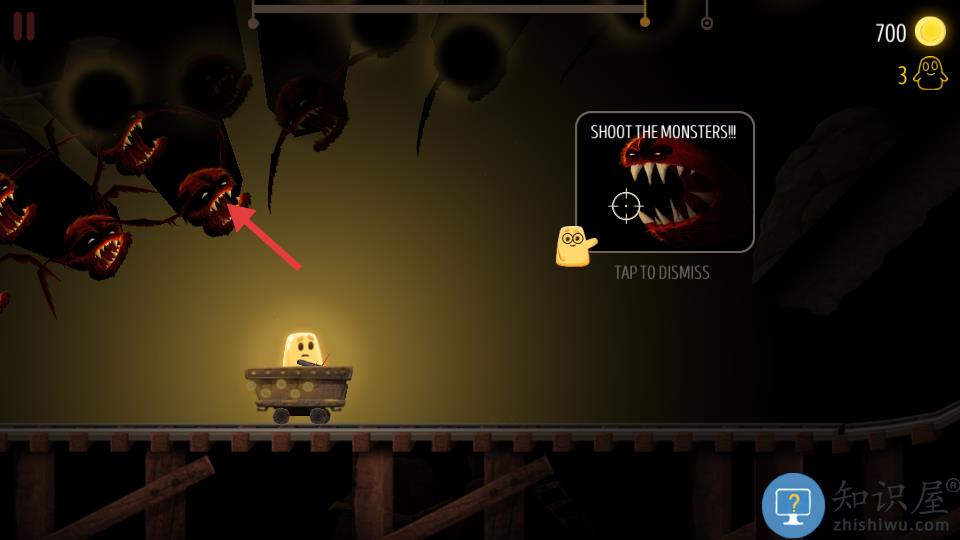The height and width of the screenshot is (540, 960).
Task: Dismiss the Shoot the Monsters tutorial popup
Action: click(665, 182)
